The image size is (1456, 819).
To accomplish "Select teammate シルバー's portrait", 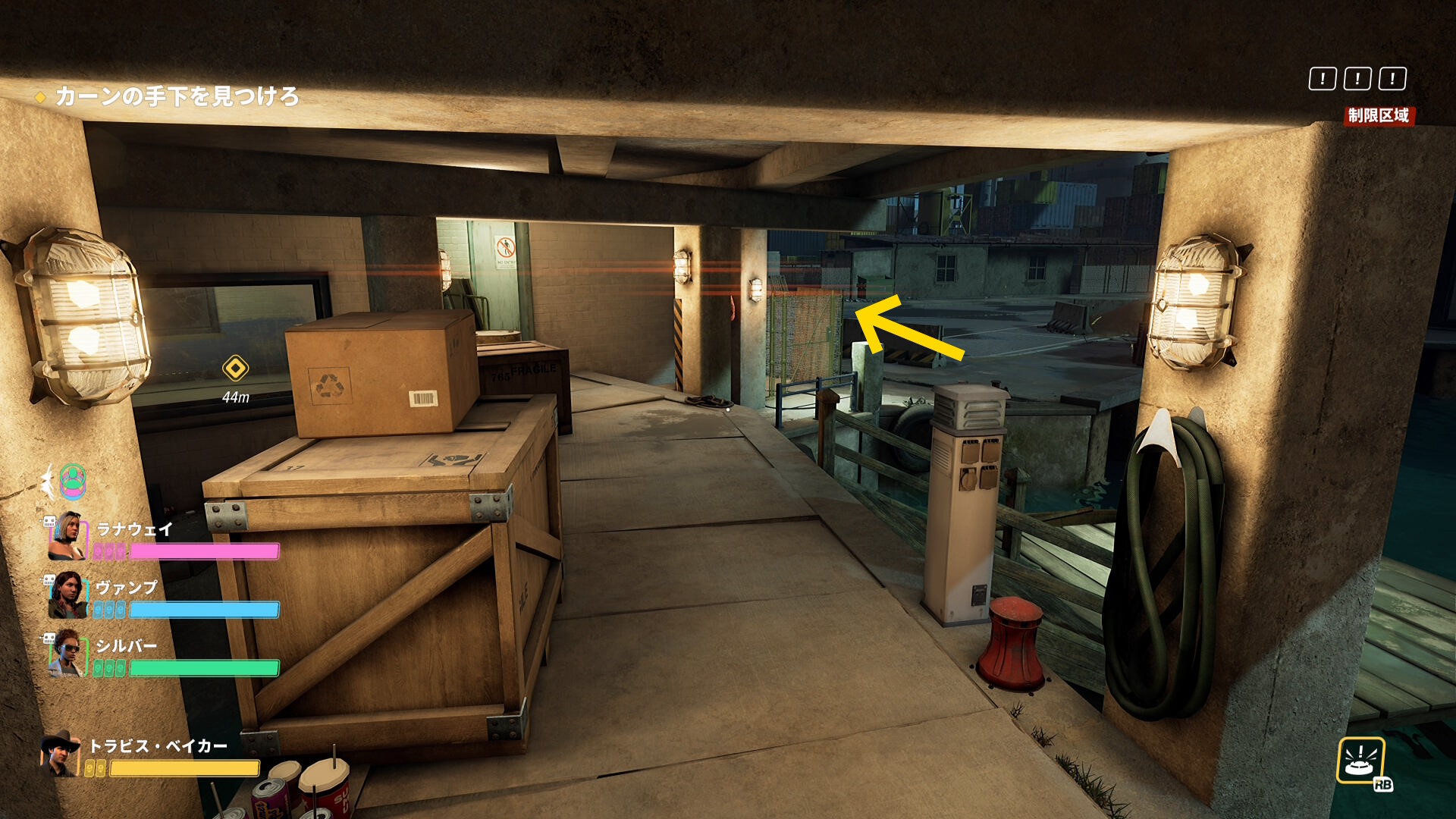I will (x=67, y=654).
